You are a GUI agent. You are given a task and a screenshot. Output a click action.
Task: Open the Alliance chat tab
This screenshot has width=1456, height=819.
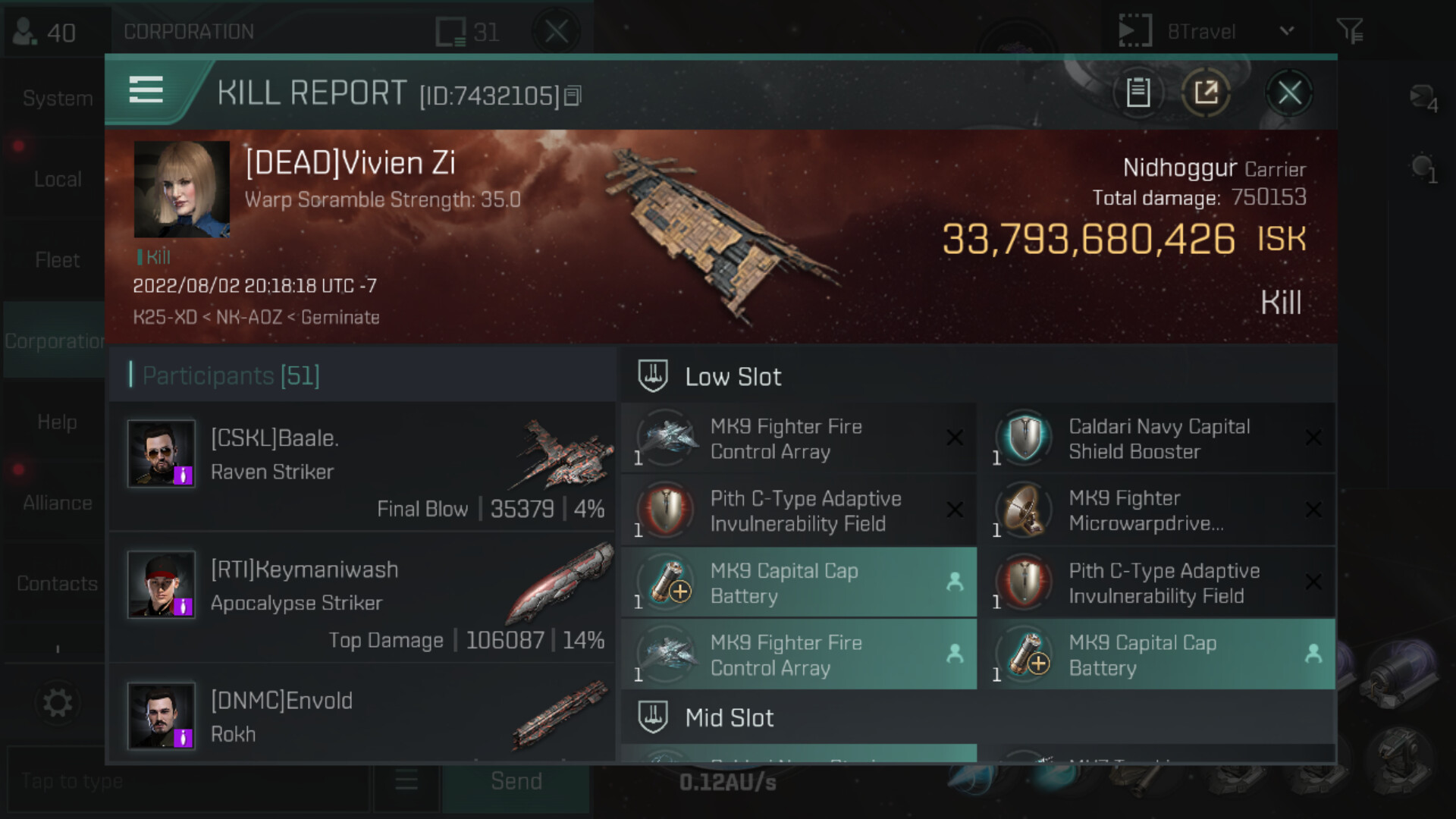[x=57, y=503]
